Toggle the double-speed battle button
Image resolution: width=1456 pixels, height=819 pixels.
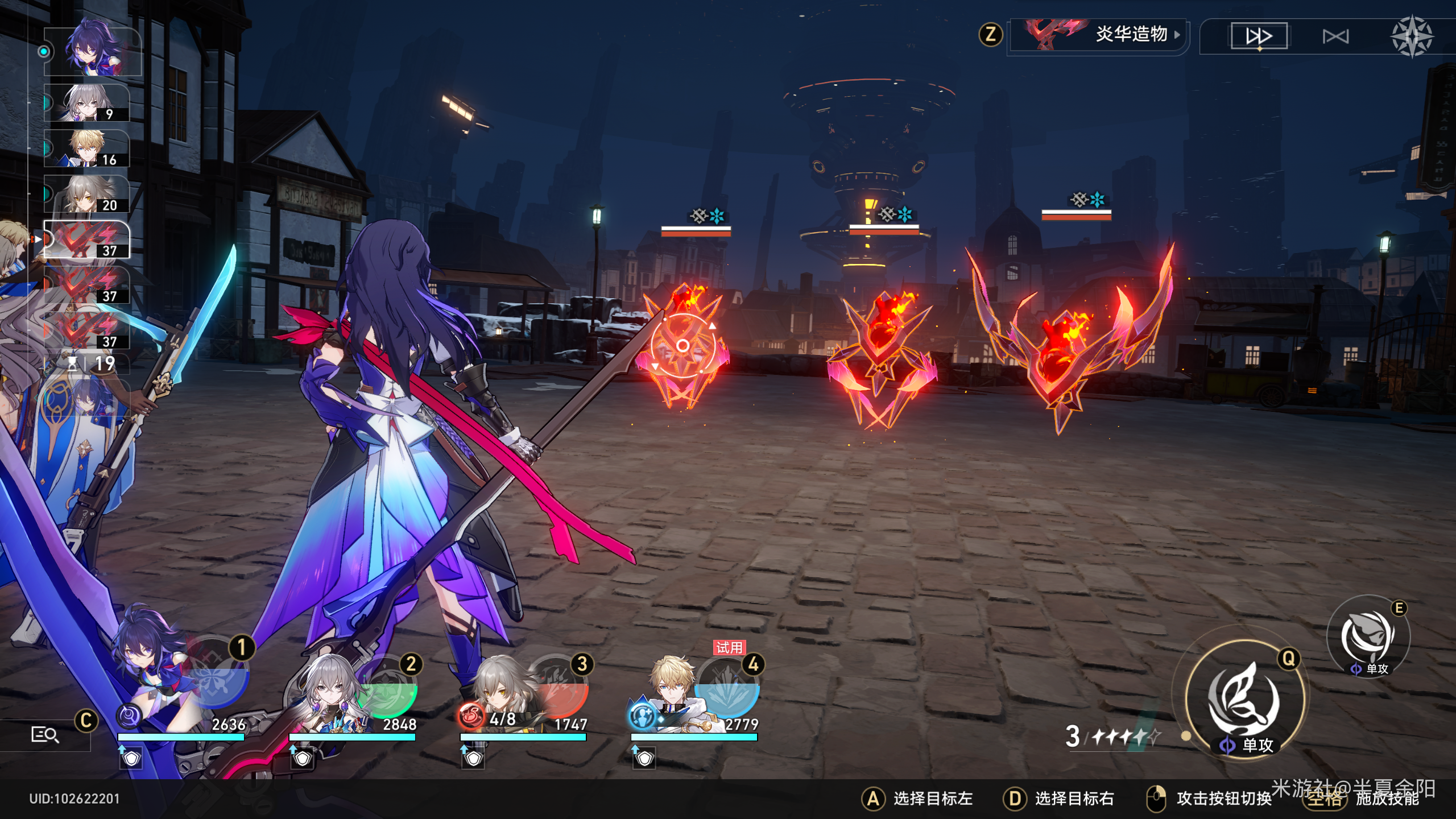point(1259,36)
